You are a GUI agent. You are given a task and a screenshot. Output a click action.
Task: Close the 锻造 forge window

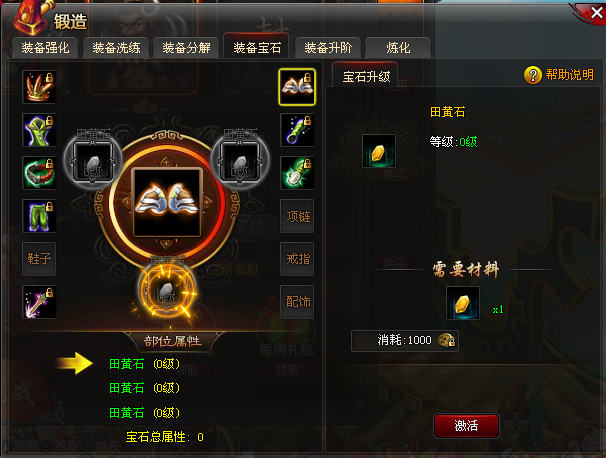(586, 14)
